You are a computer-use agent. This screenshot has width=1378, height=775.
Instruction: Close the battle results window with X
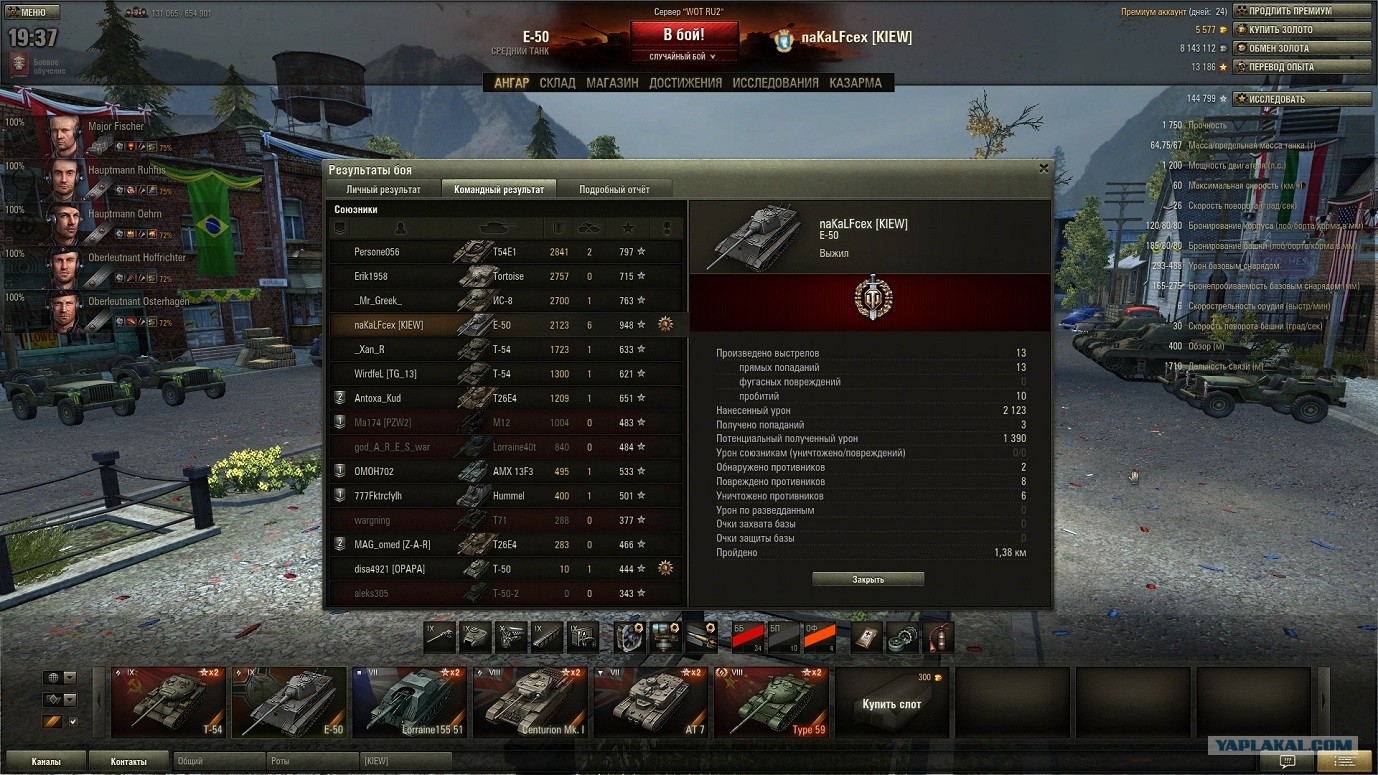(1044, 169)
